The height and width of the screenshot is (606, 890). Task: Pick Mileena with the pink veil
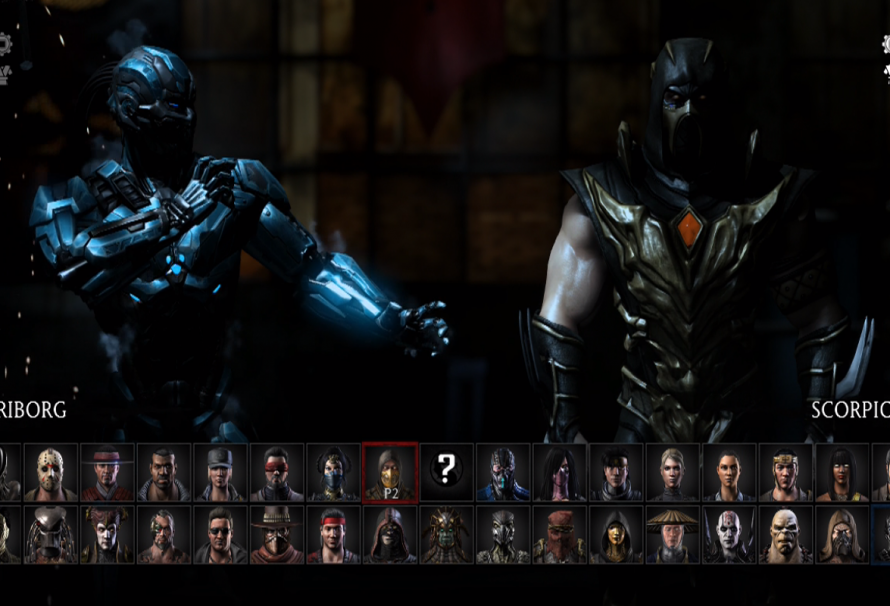pyautogui.click(x=559, y=472)
